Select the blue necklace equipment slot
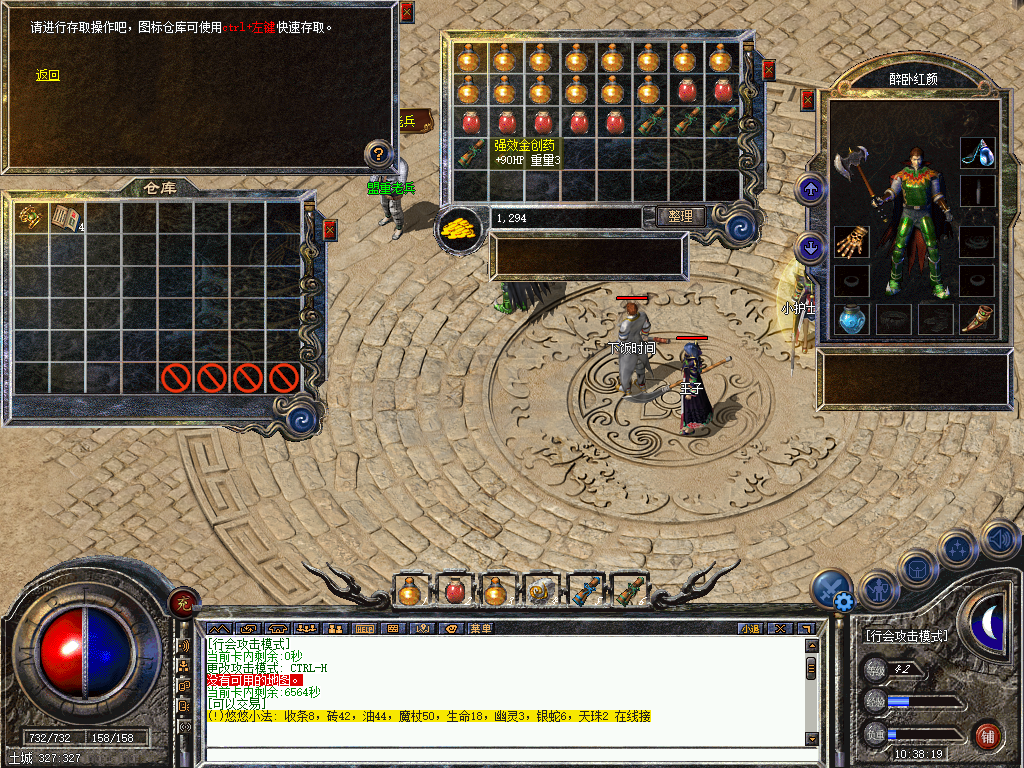Viewport: 1024px width, 768px height. click(977, 152)
